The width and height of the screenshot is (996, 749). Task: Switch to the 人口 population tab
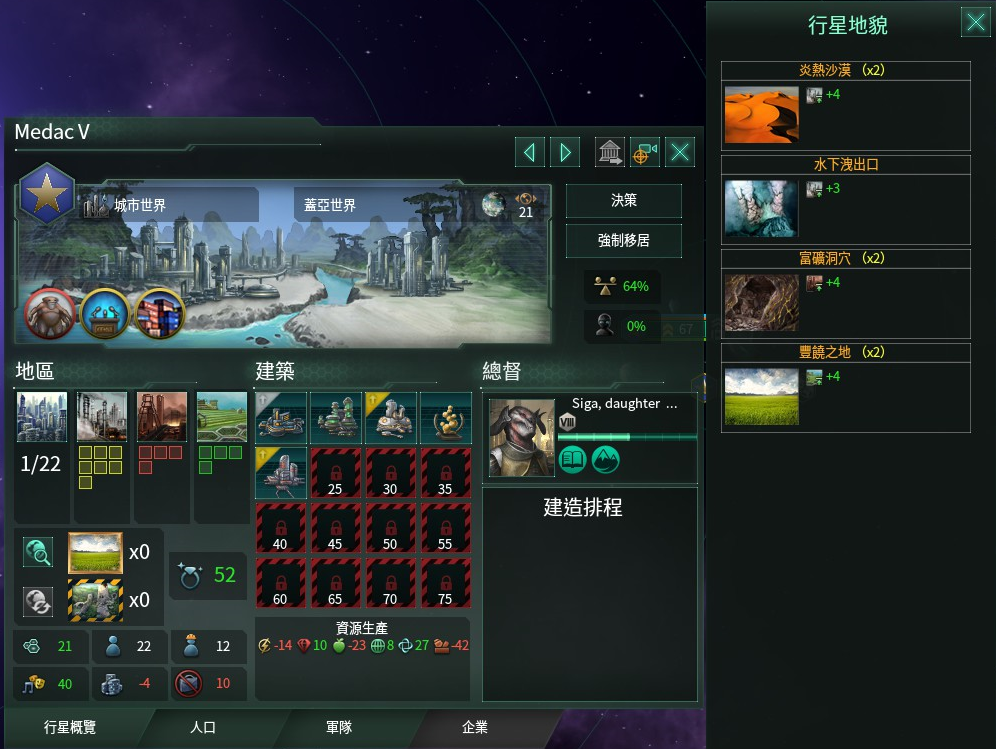(x=203, y=727)
